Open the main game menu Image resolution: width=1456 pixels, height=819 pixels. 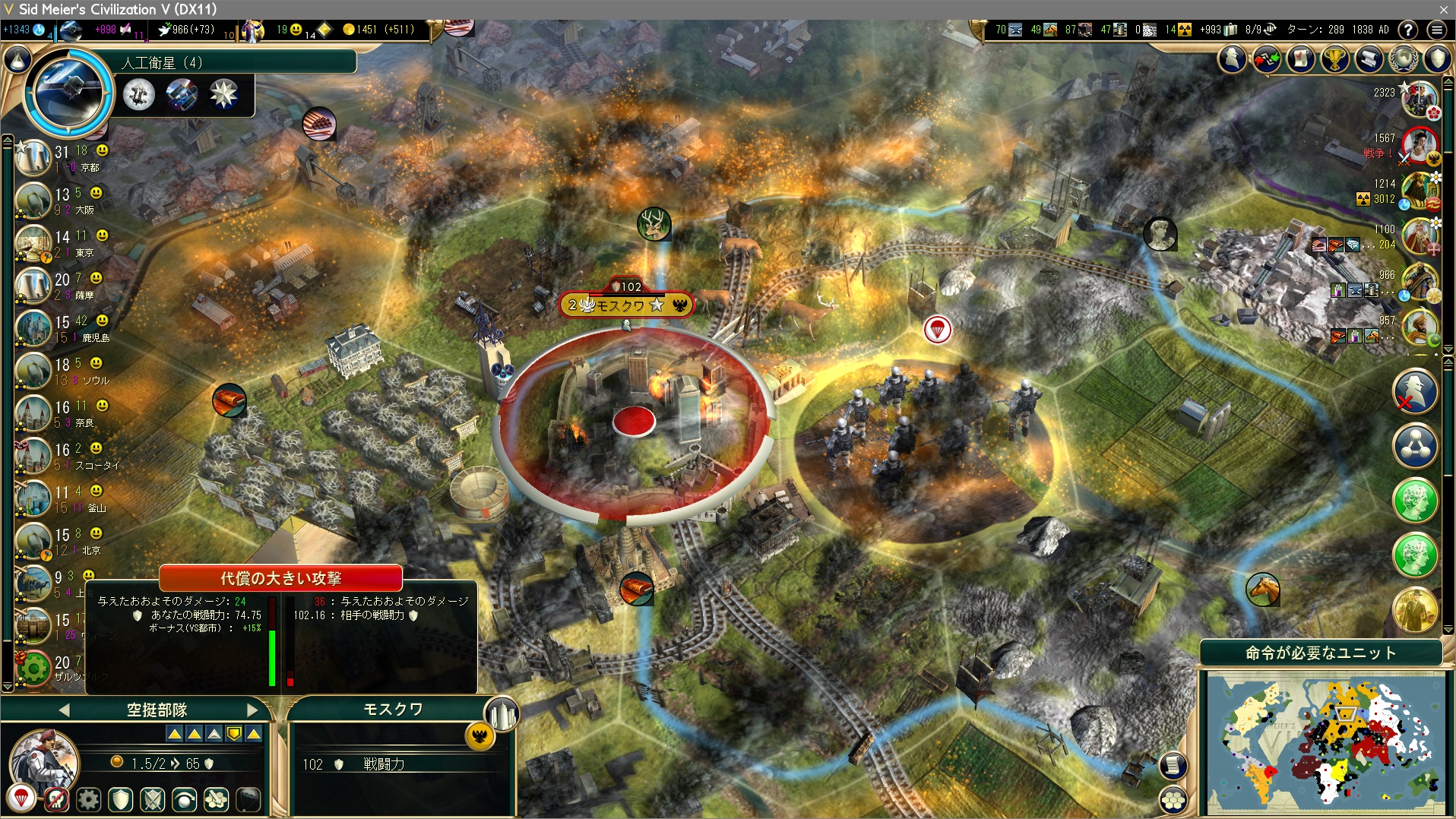(x=1436, y=30)
